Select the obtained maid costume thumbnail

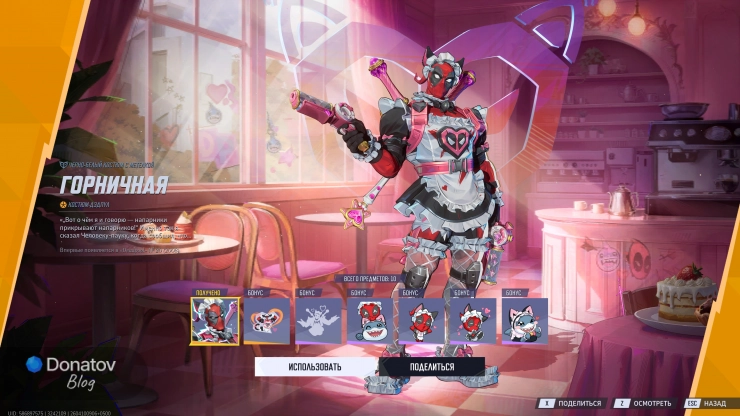[x=214, y=321]
